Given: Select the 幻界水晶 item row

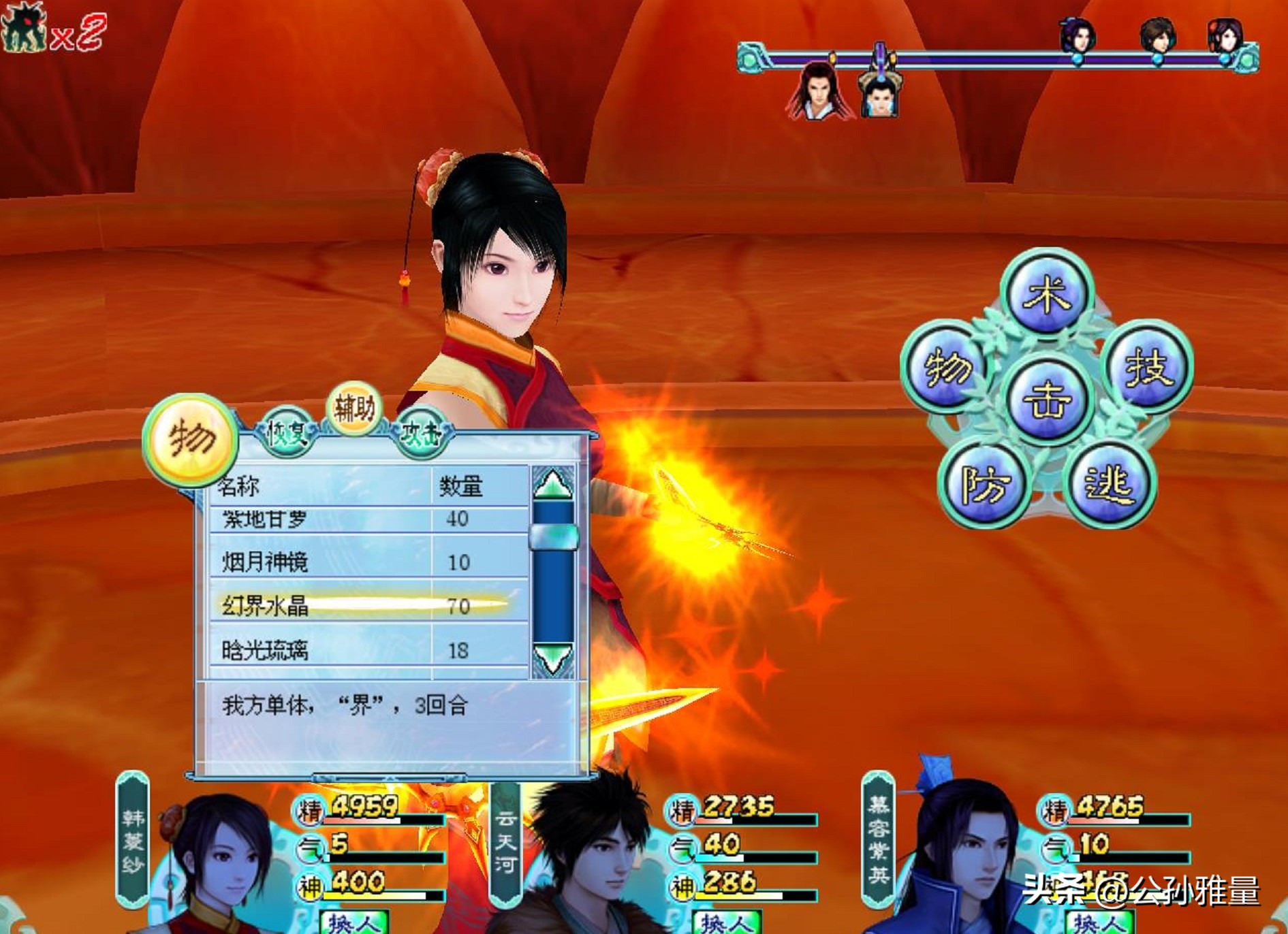Looking at the screenshot, I should pos(368,605).
